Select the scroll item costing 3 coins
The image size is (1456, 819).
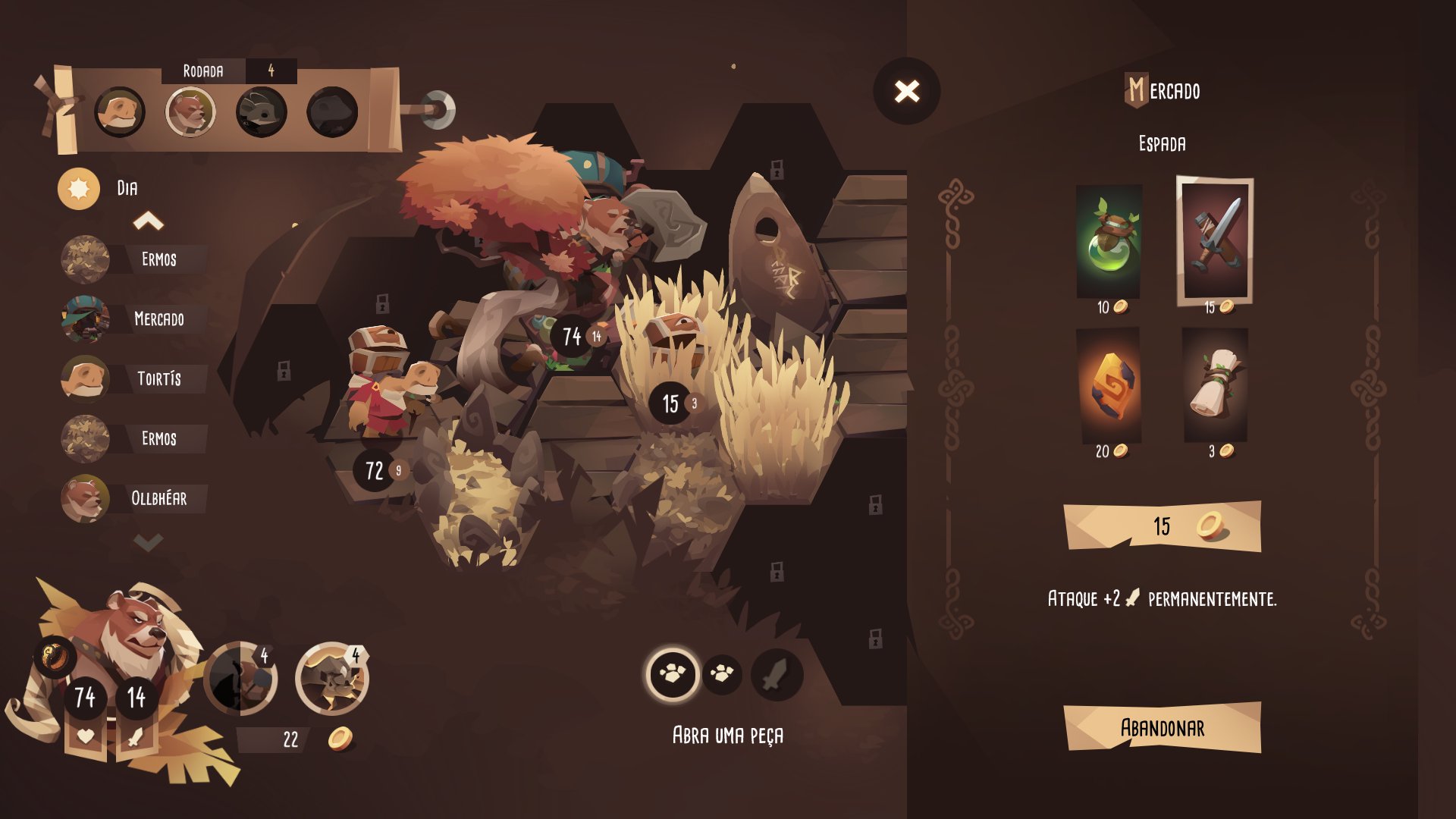[x=1215, y=385]
